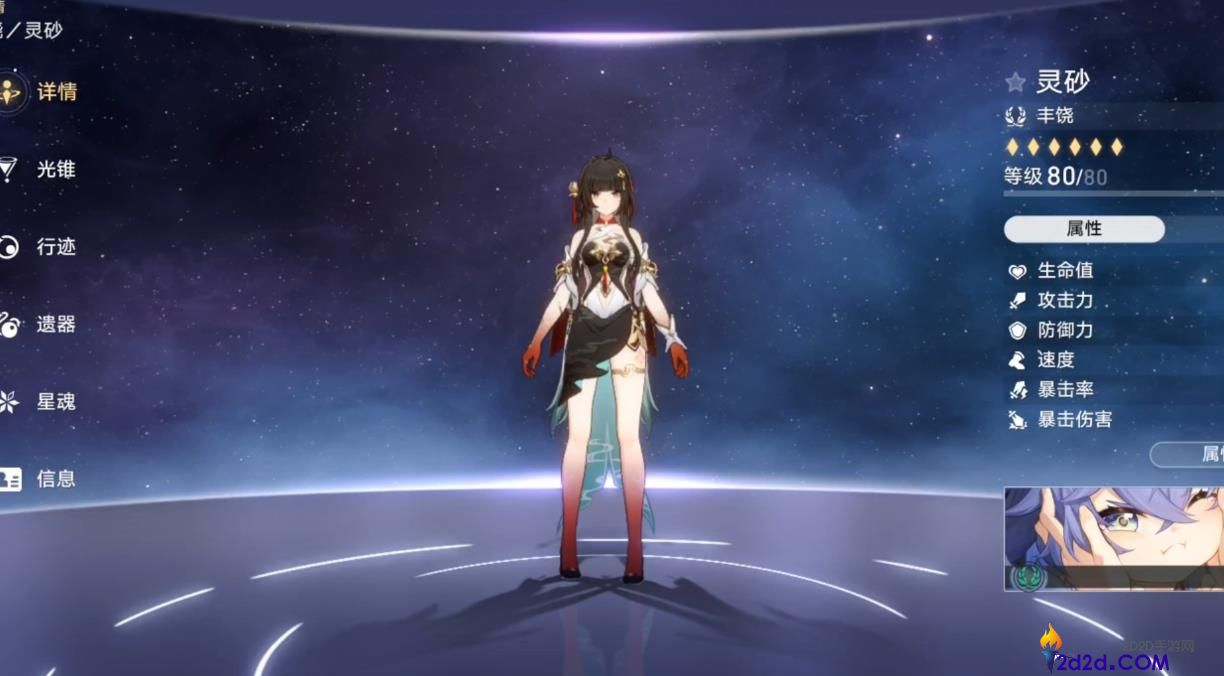Click the 速度 speed stat row
This screenshot has width=1224, height=676.
coord(1055,360)
